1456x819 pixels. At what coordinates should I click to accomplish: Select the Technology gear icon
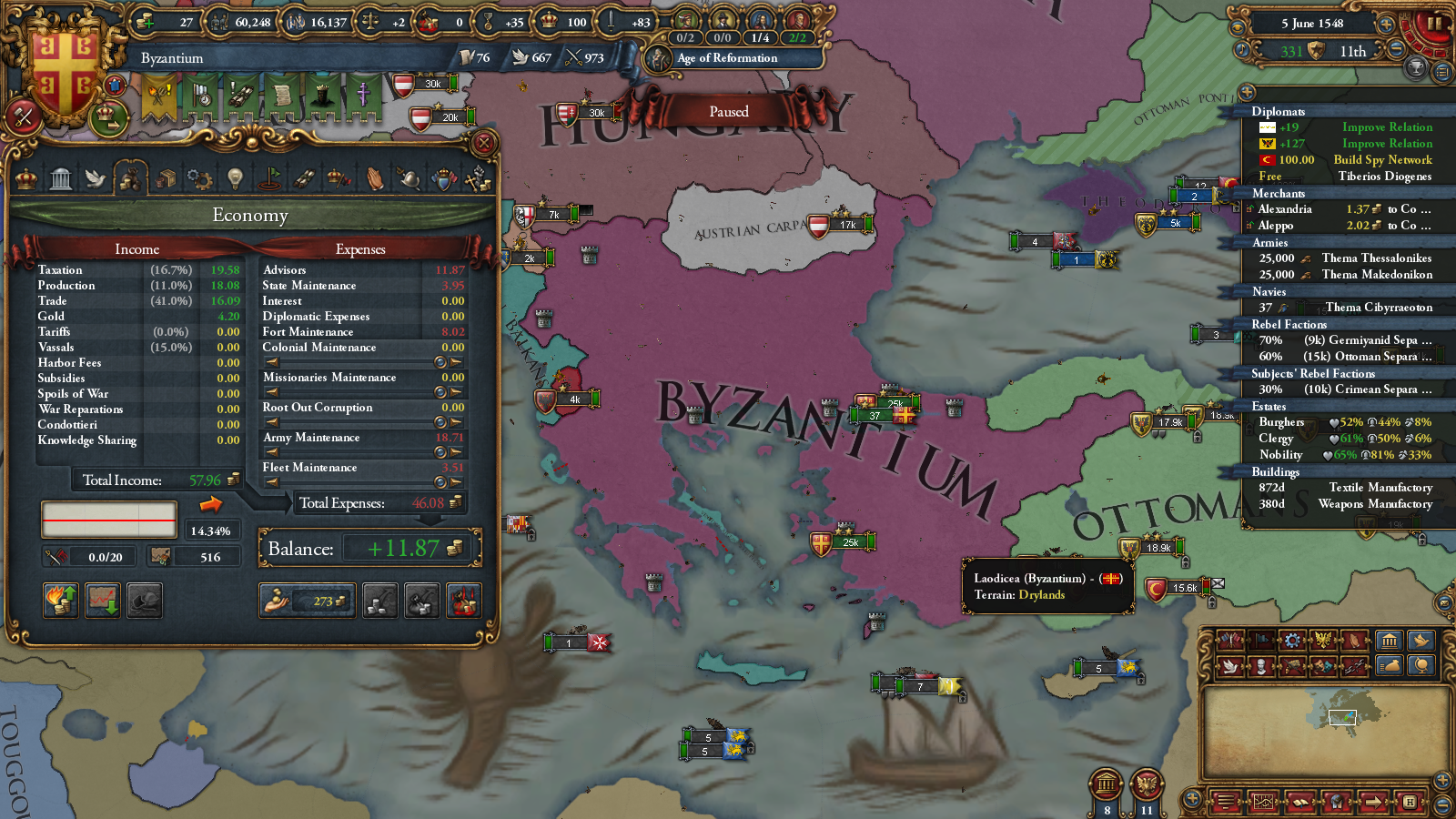pos(199,177)
